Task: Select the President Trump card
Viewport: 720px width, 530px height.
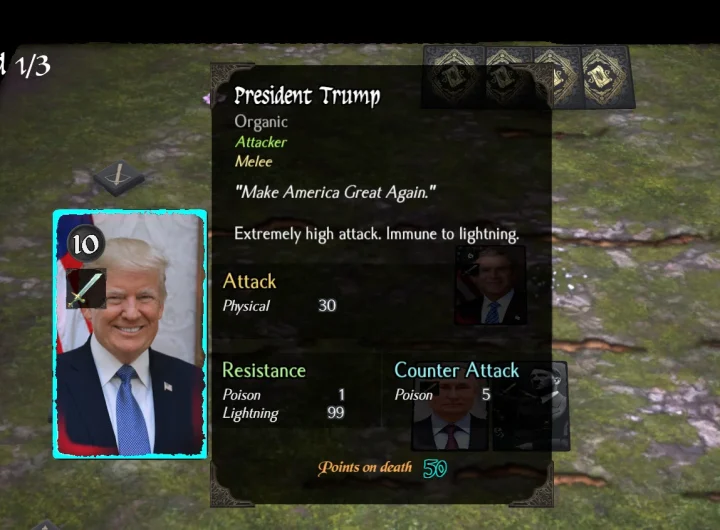Action: click(130, 334)
